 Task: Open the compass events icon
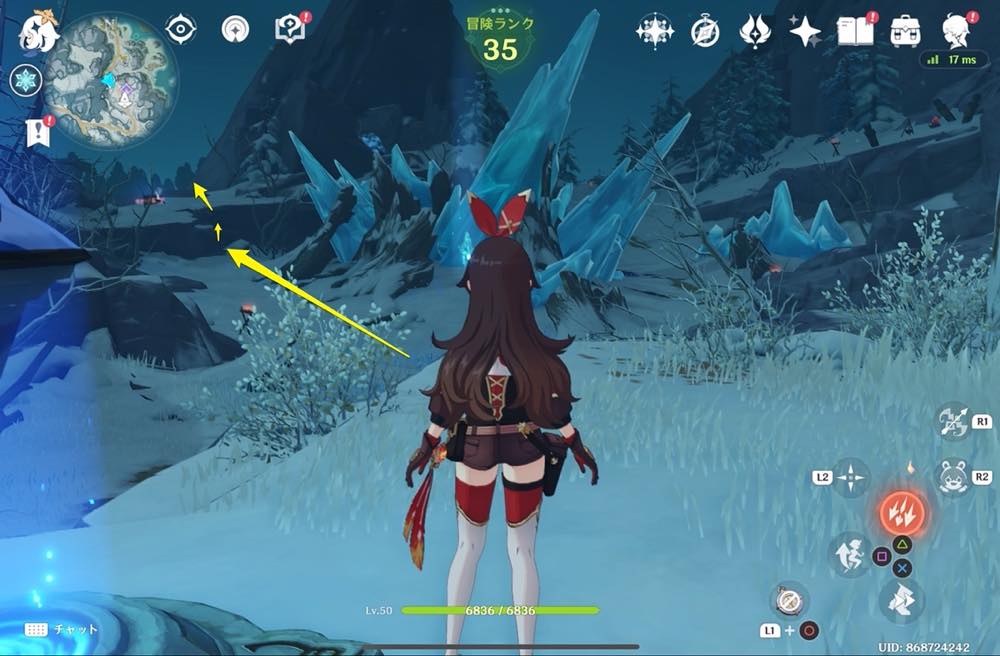tap(705, 32)
